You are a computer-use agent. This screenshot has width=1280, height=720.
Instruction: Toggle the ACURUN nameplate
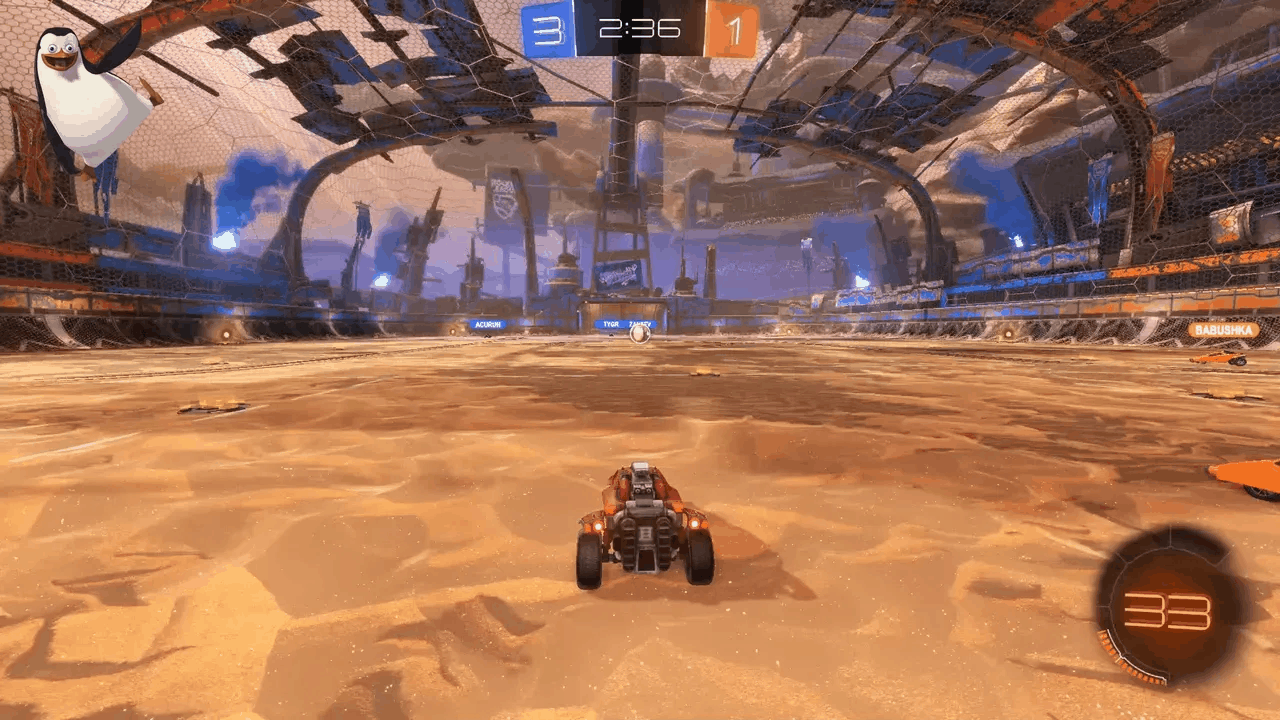[486, 325]
